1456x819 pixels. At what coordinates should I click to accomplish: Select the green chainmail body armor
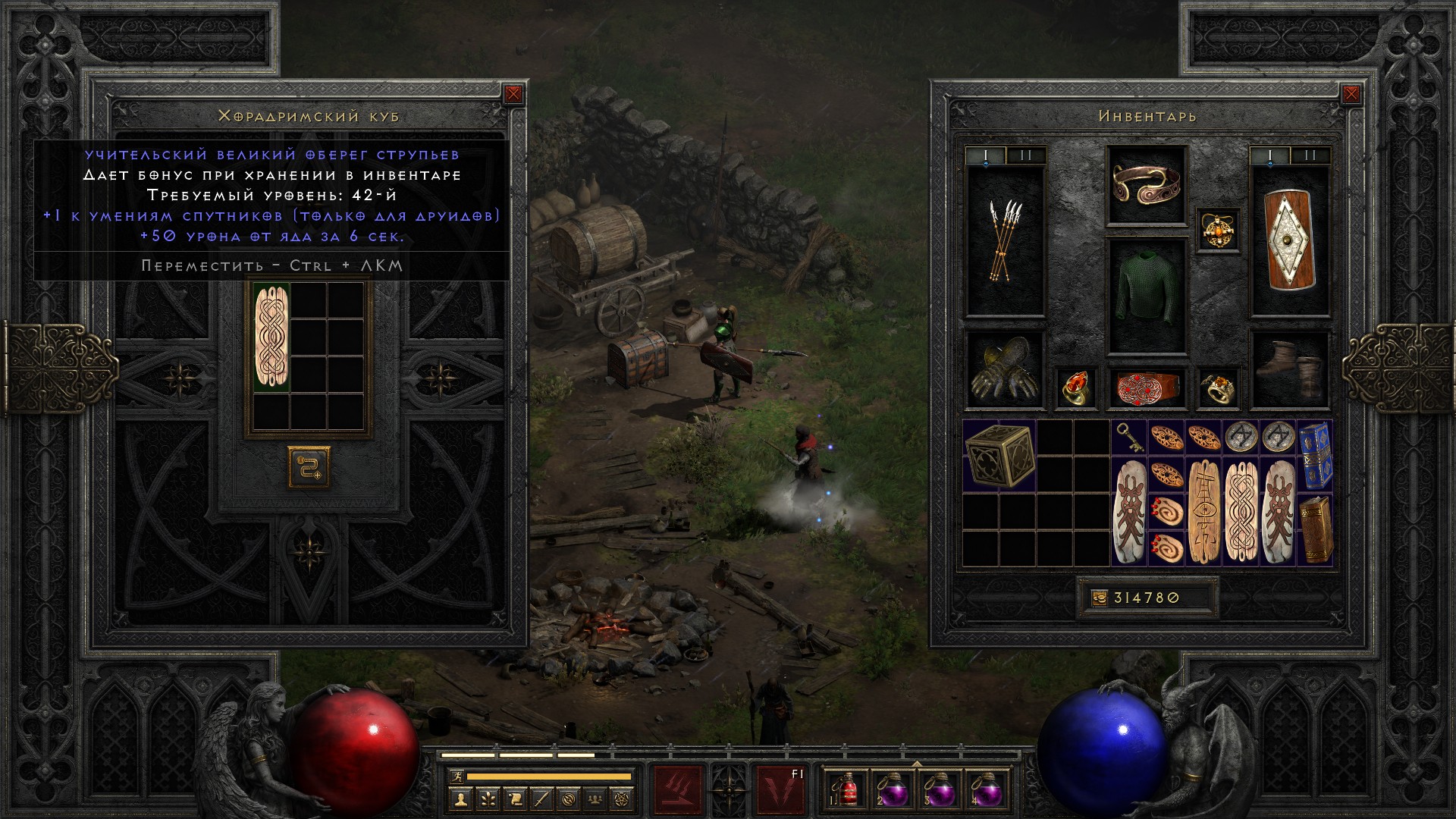(x=1146, y=296)
